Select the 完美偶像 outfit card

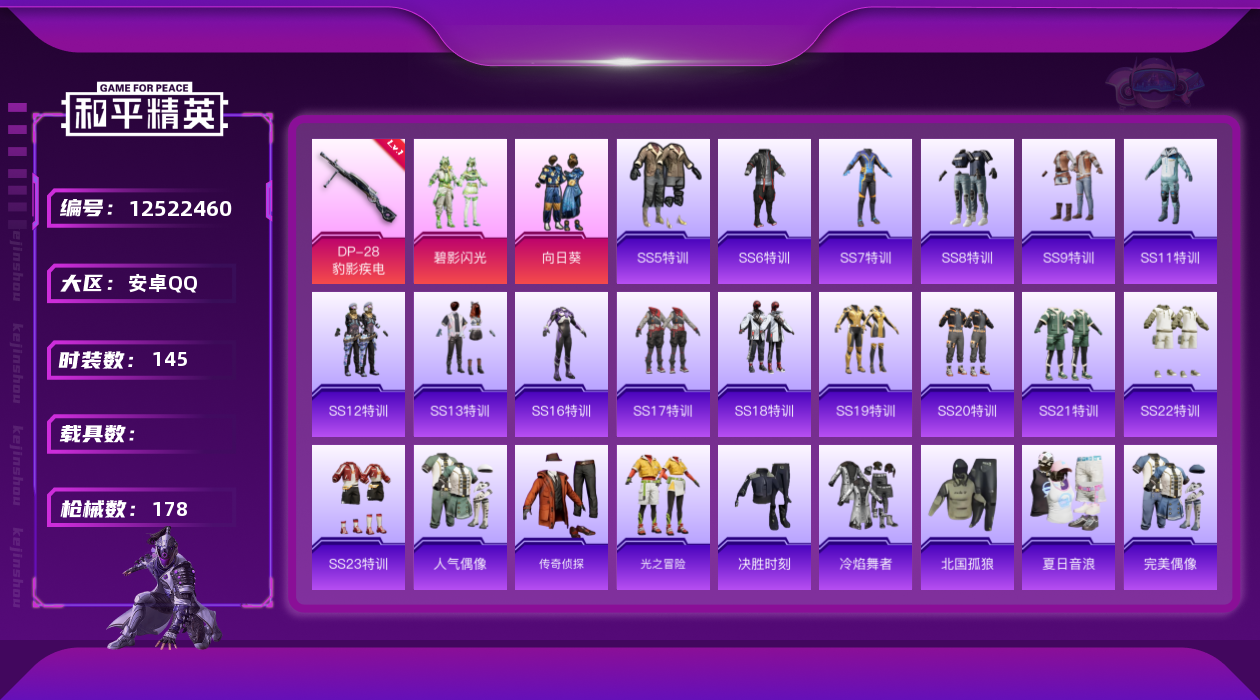(1170, 517)
